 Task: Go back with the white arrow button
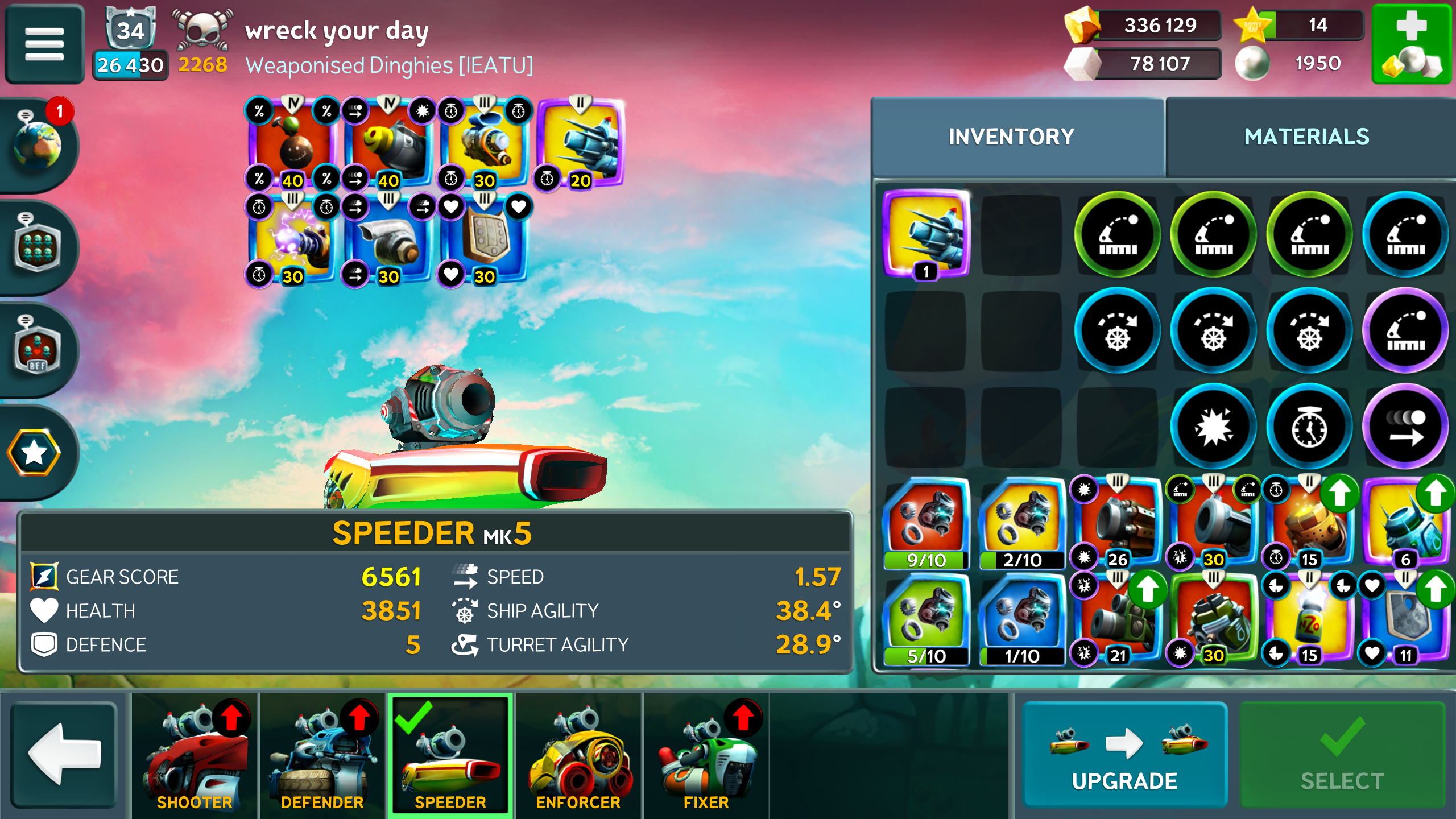[x=64, y=754]
